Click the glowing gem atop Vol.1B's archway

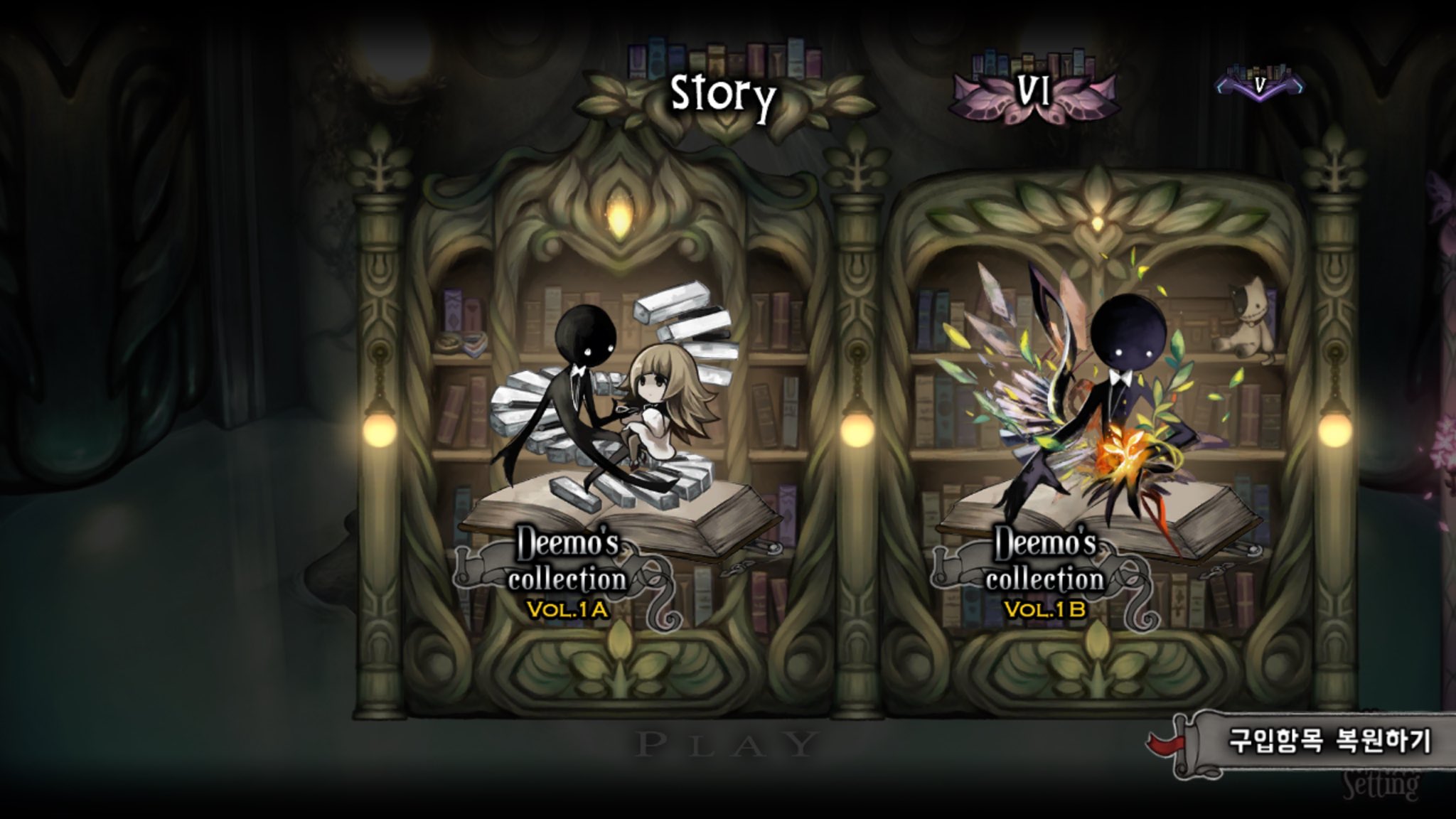pyautogui.click(x=1099, y=225)
